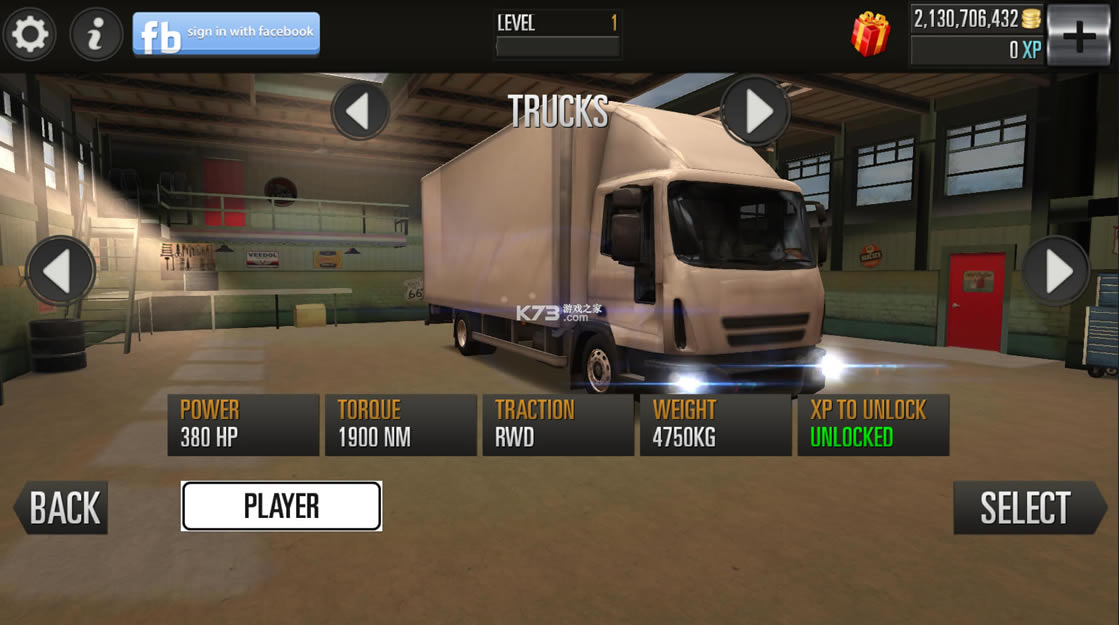Switch to previous vehicle category
This screenshot has height=625, width=1119.
tap(360, 111)
